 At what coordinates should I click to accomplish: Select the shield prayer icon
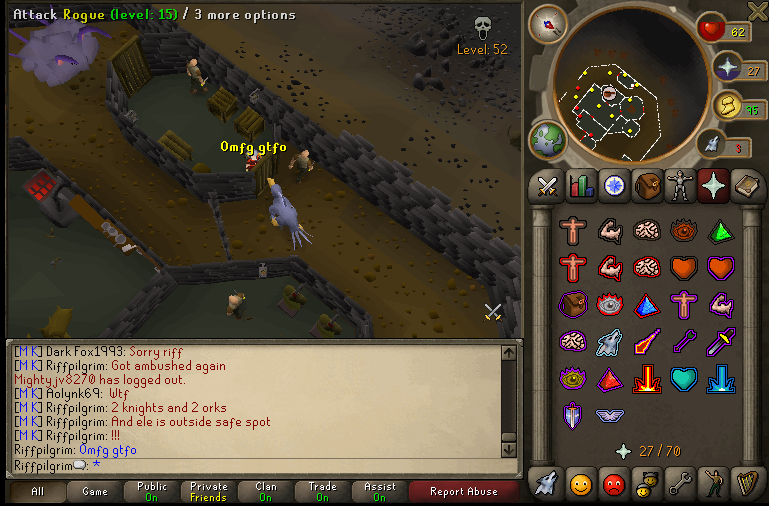click(572, 415)
